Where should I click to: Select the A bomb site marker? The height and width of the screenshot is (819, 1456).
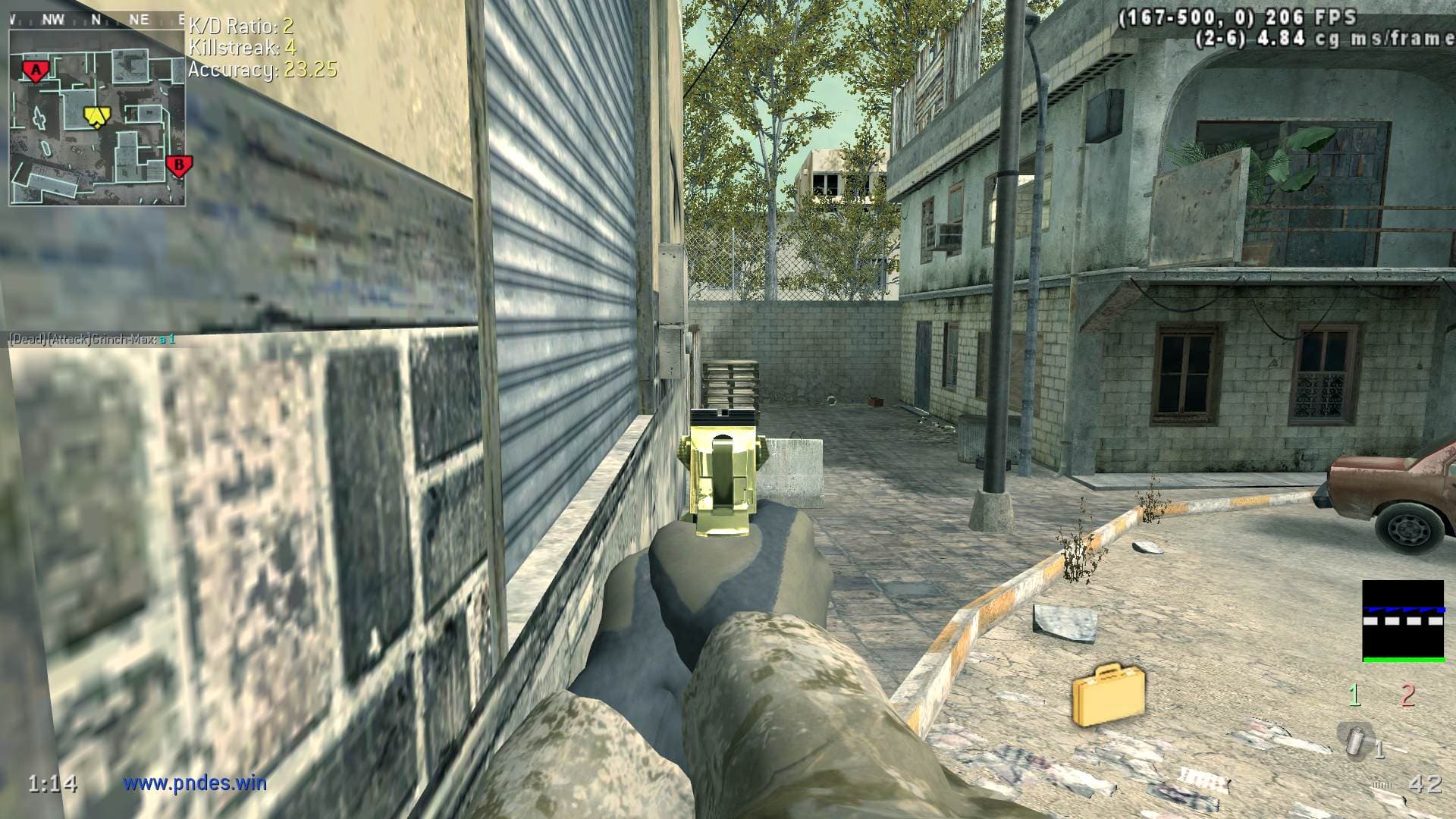(35, 71)
